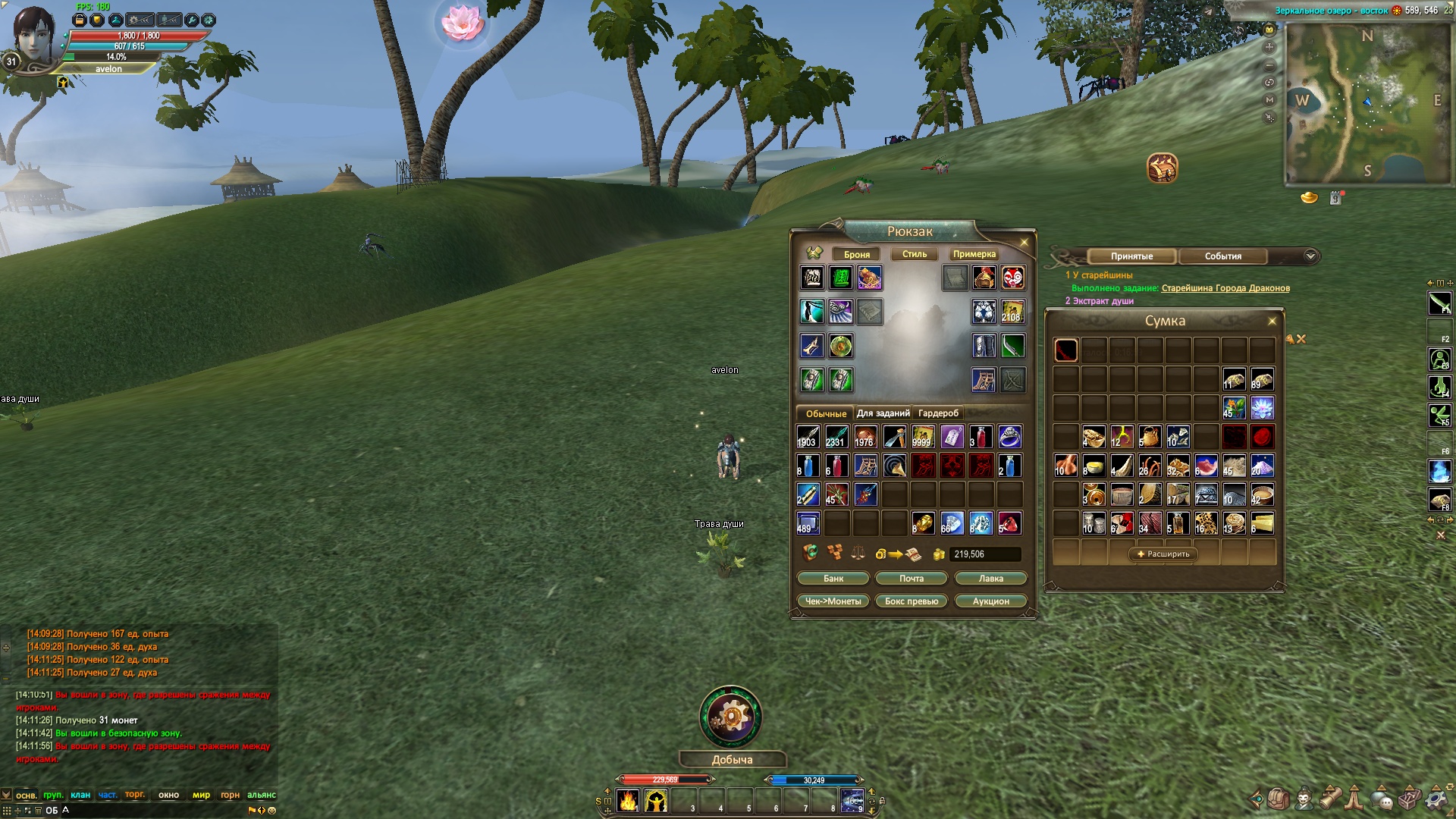Open the Примерка tab
Image resolution: width=1456 pixels, height=819 pixels.
(974, 255)
